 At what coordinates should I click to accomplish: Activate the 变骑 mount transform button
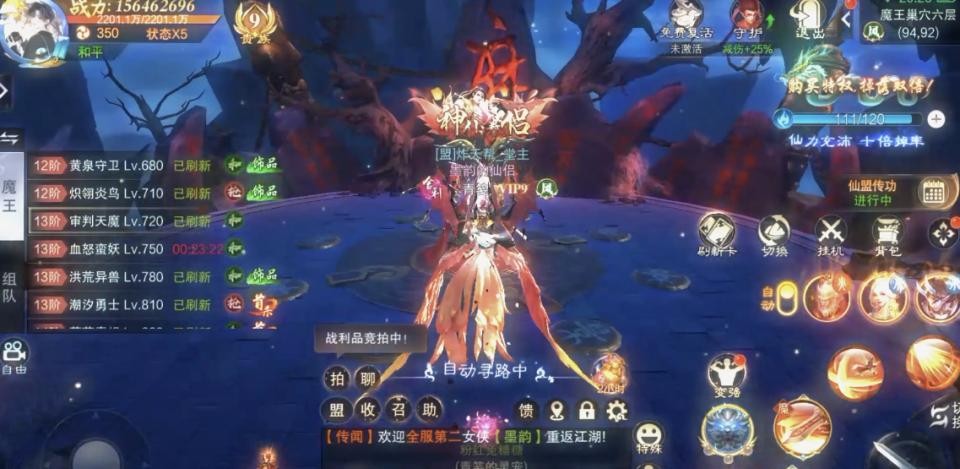(727, 375)
